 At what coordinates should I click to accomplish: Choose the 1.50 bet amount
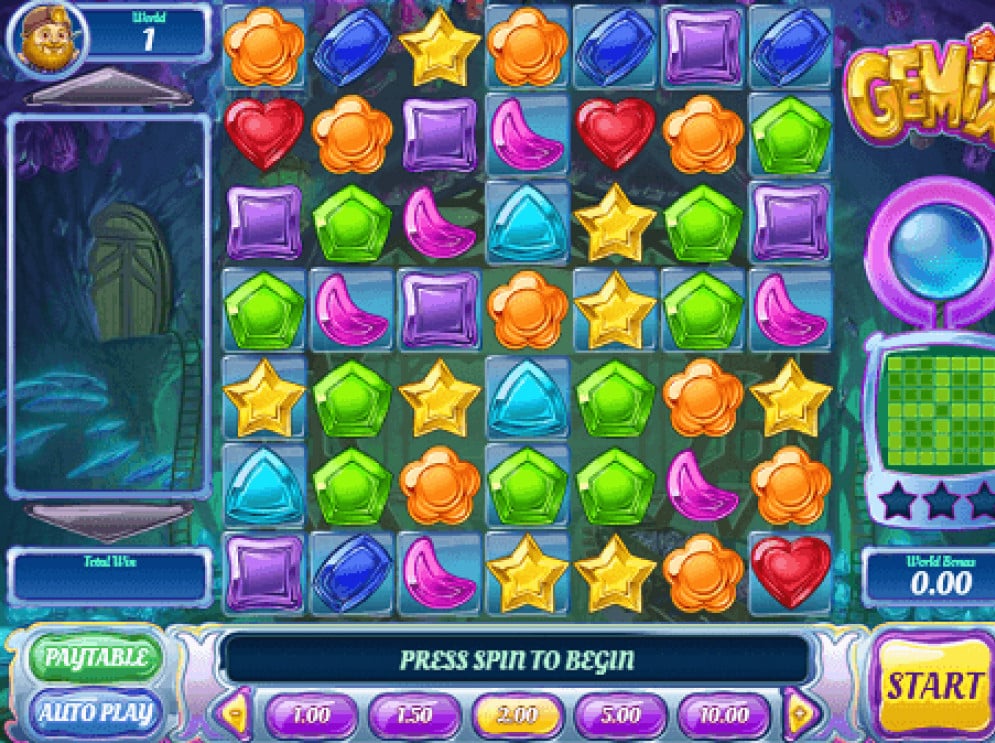coord(414,716)
